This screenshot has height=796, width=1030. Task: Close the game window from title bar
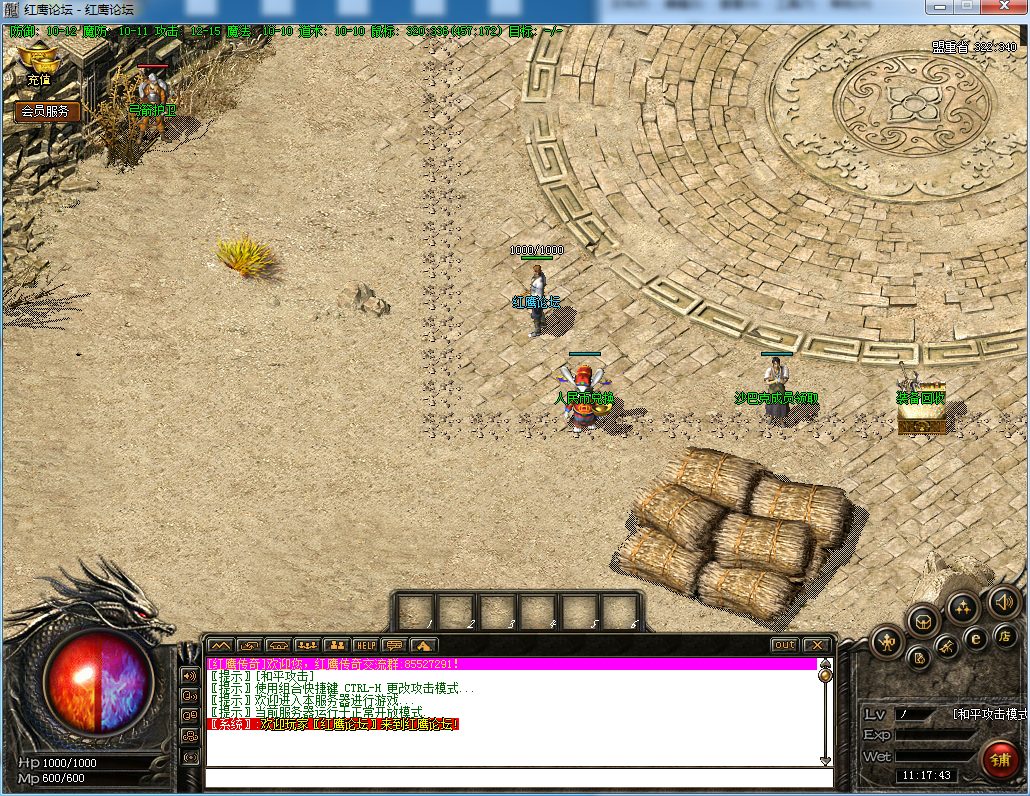point(1000,8)
